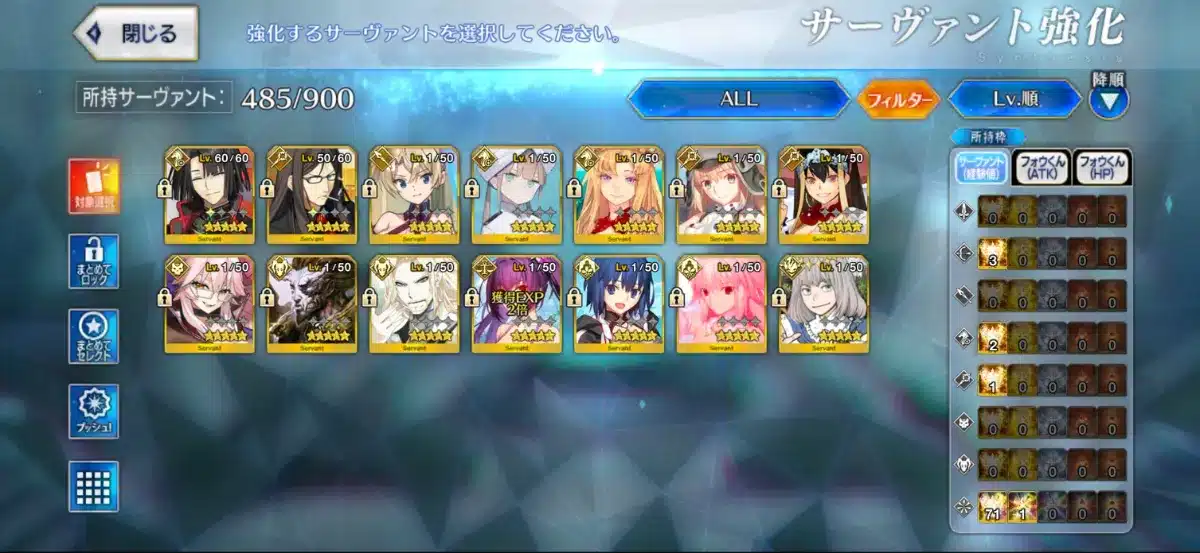Tap the プッシュ! button
Viewport: 1200px width, 553px height.
coord(94,411)
